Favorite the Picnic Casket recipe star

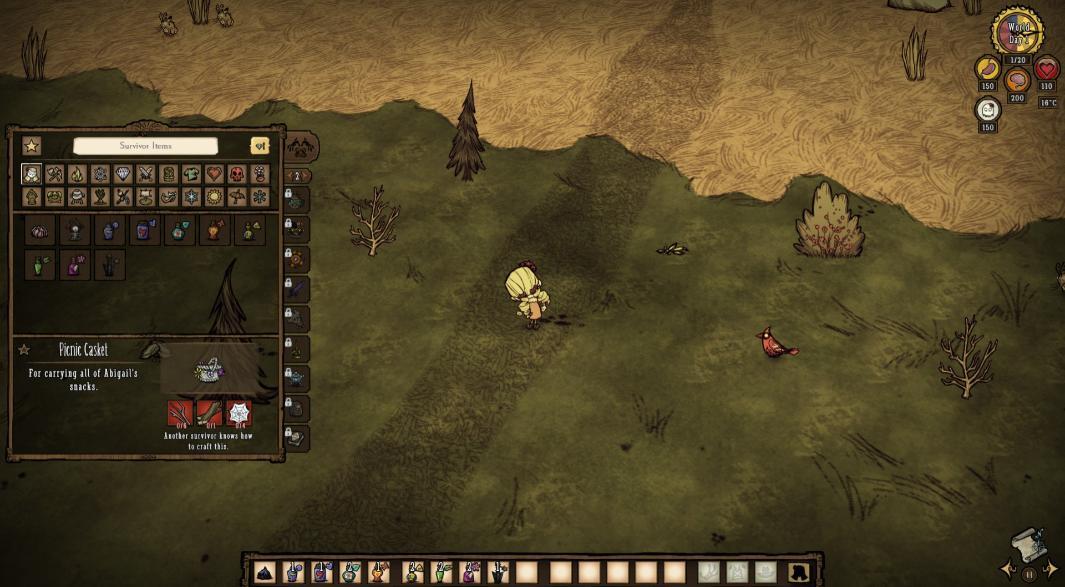[24, 350]
